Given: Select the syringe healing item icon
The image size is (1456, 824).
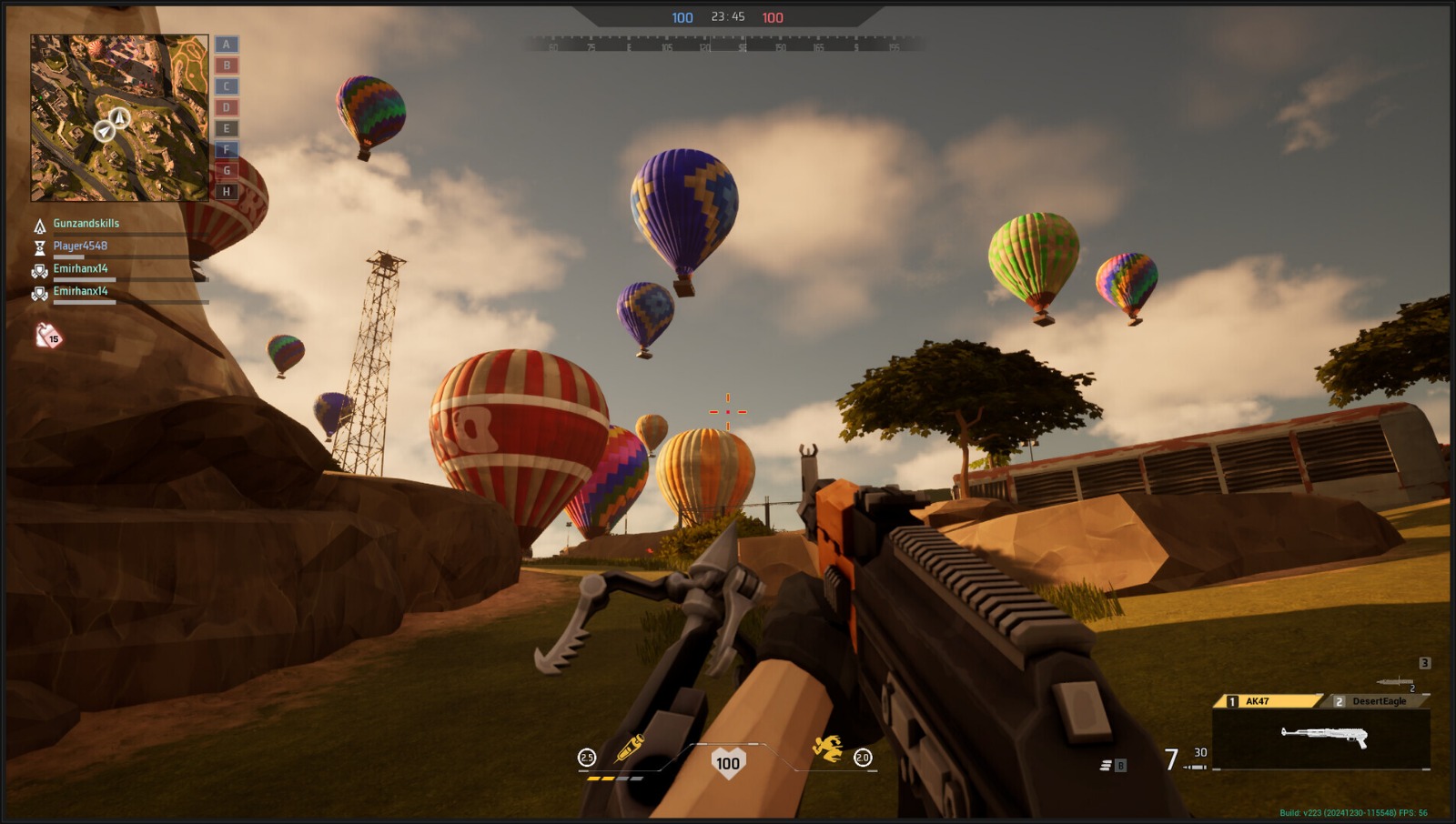Looking at the screenshot, I should (632, 749).
